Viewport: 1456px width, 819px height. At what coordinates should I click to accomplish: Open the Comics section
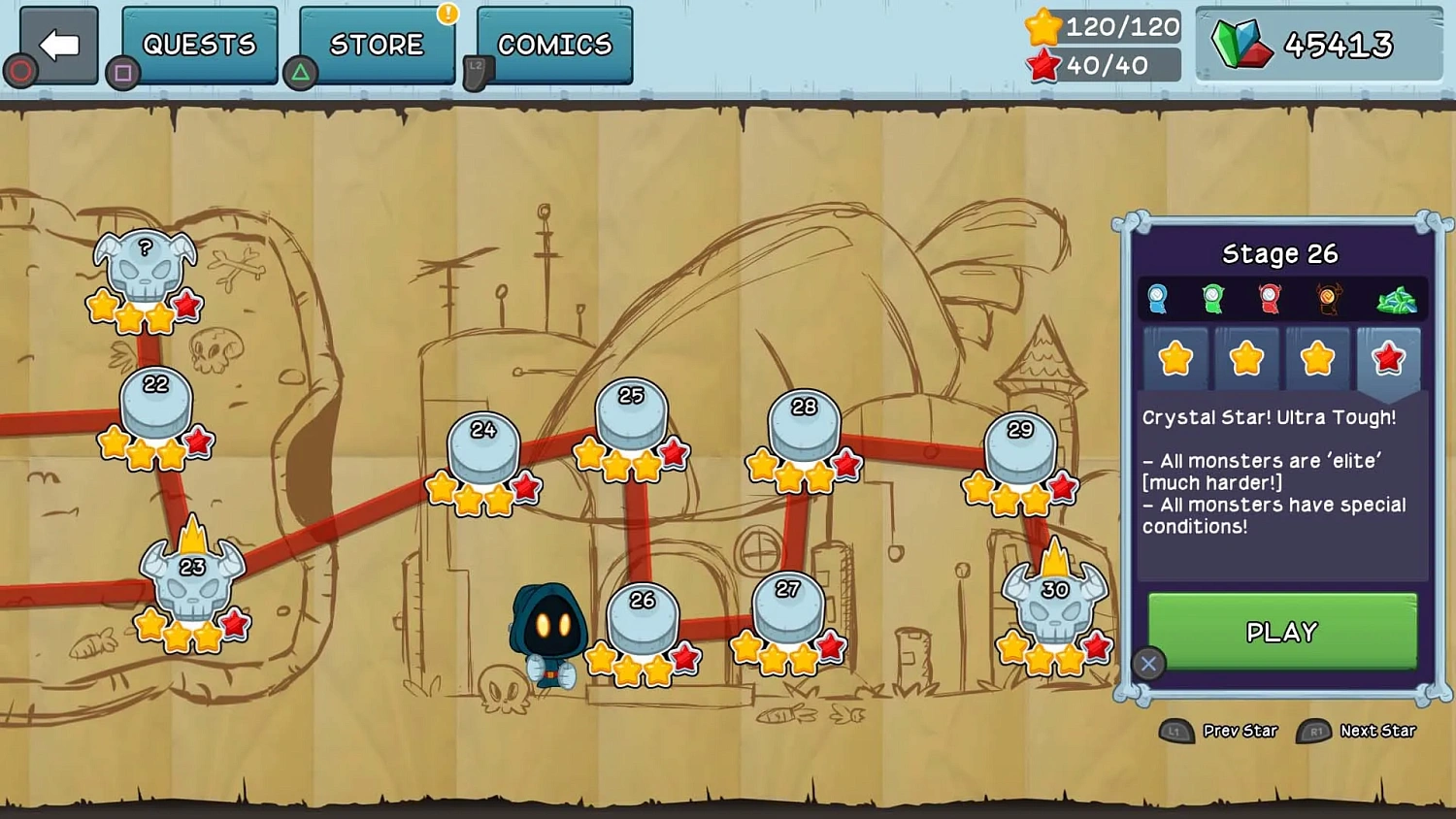point(553,43)
